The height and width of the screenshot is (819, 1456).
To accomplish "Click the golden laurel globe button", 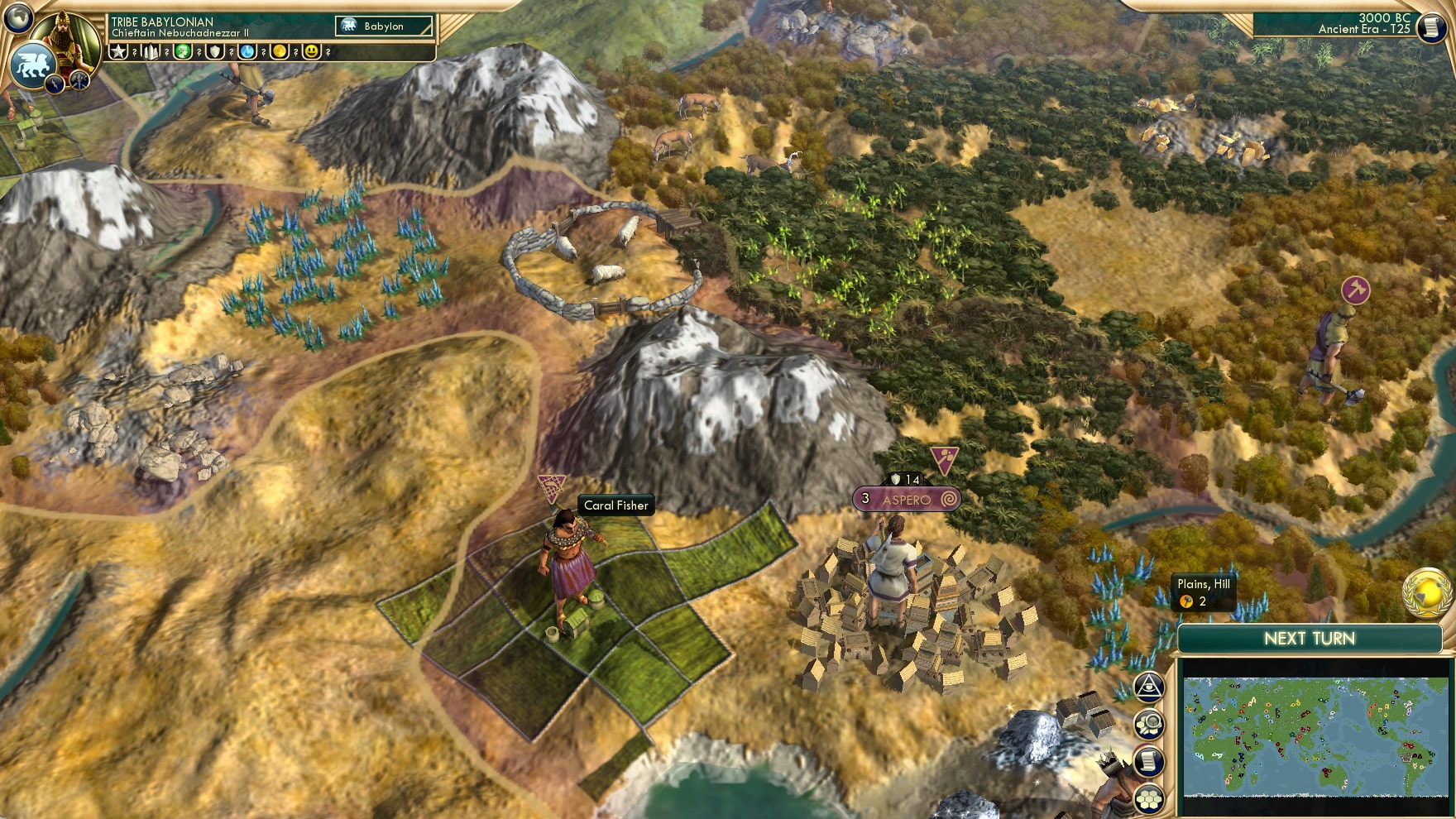I will click(1427, 593).
